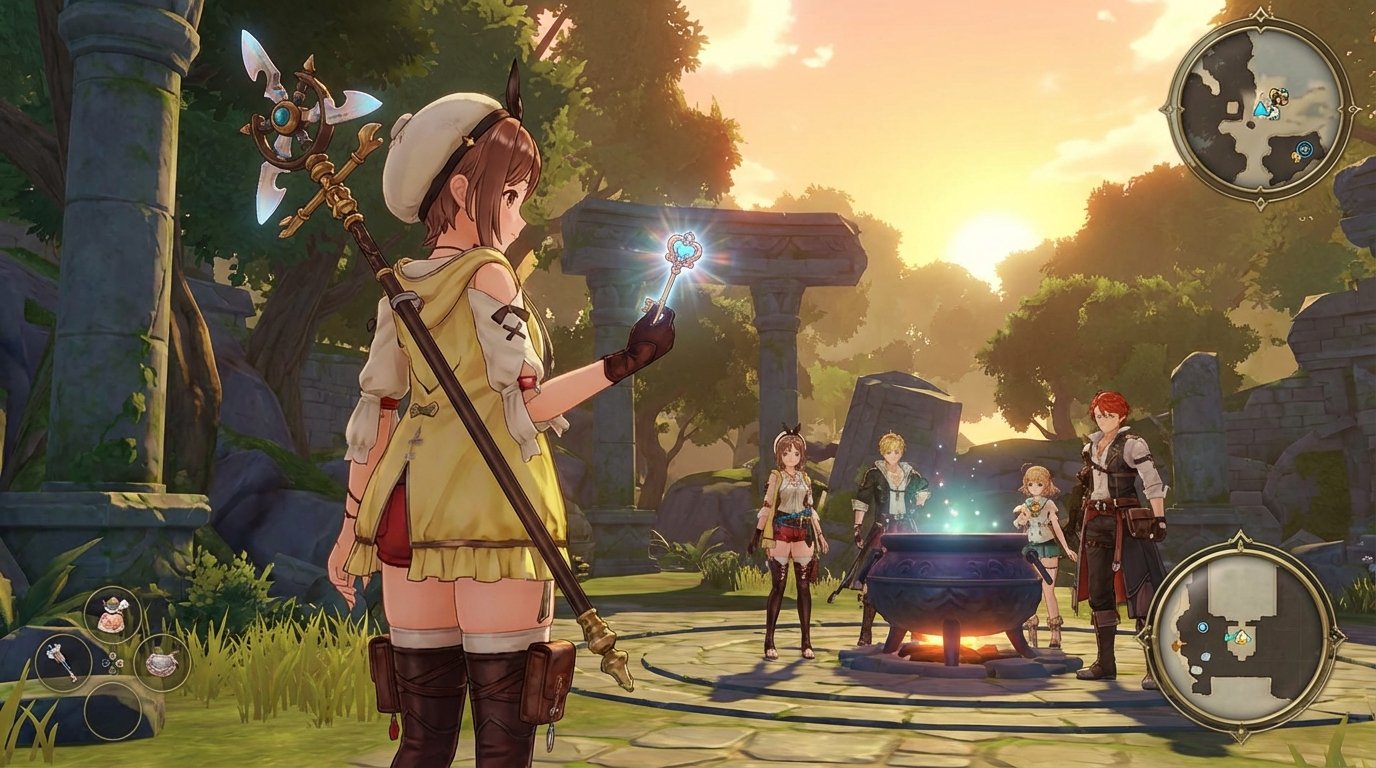Click the flower landmark icon on the area map
Screen dimensions: 1376x768
click(1177, 645)
